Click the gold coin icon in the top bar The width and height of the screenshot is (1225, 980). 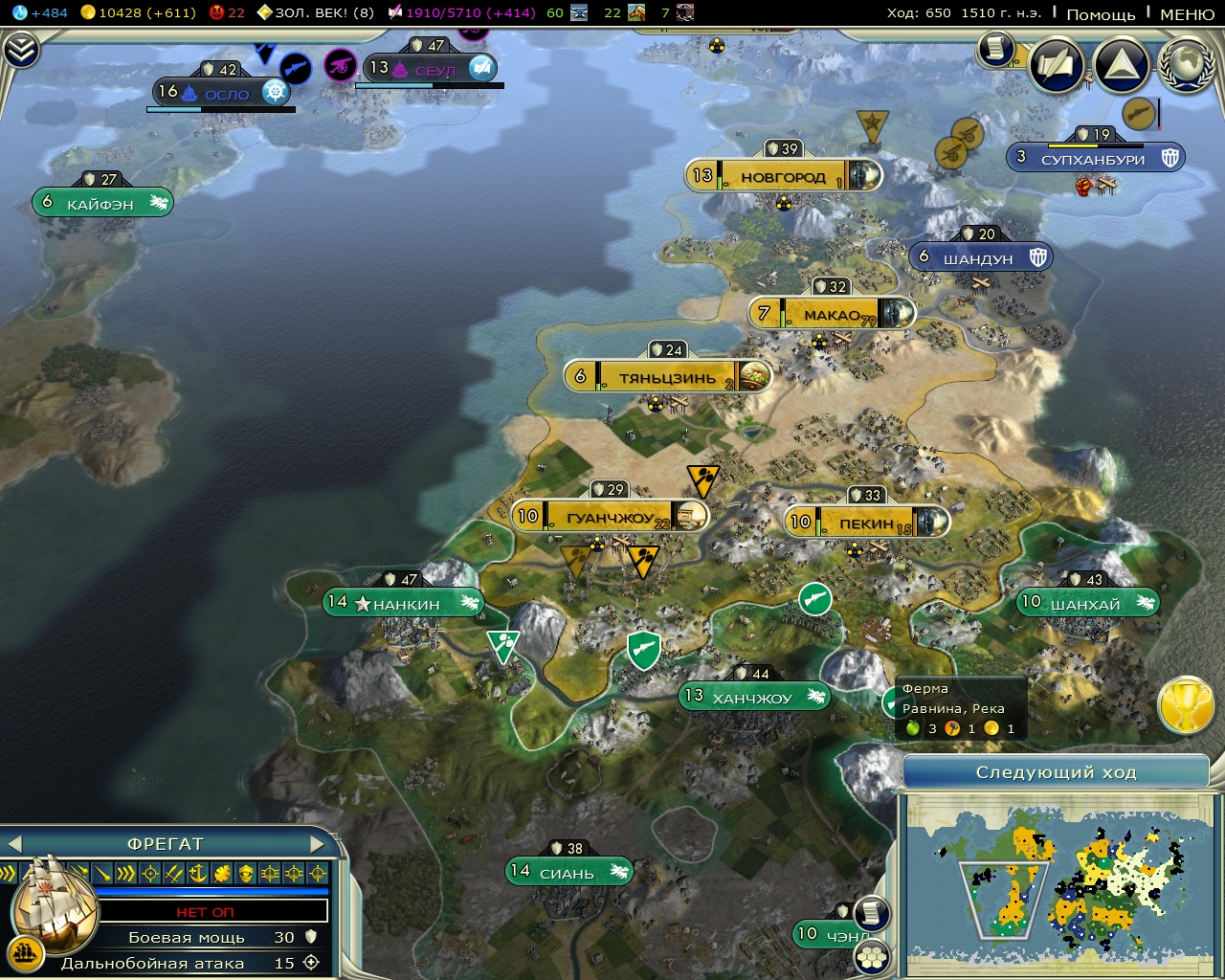89,13
